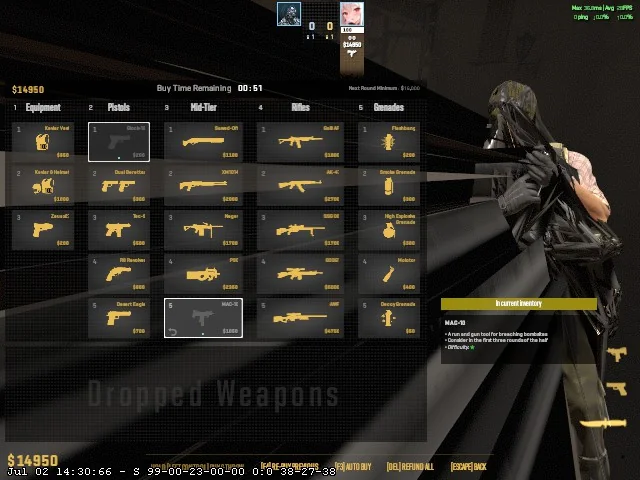Purchase the Desert Eagle
Image resolution: width=640 pixels, height=480 pixels.
pyautogui.click(x=118, y=318)
